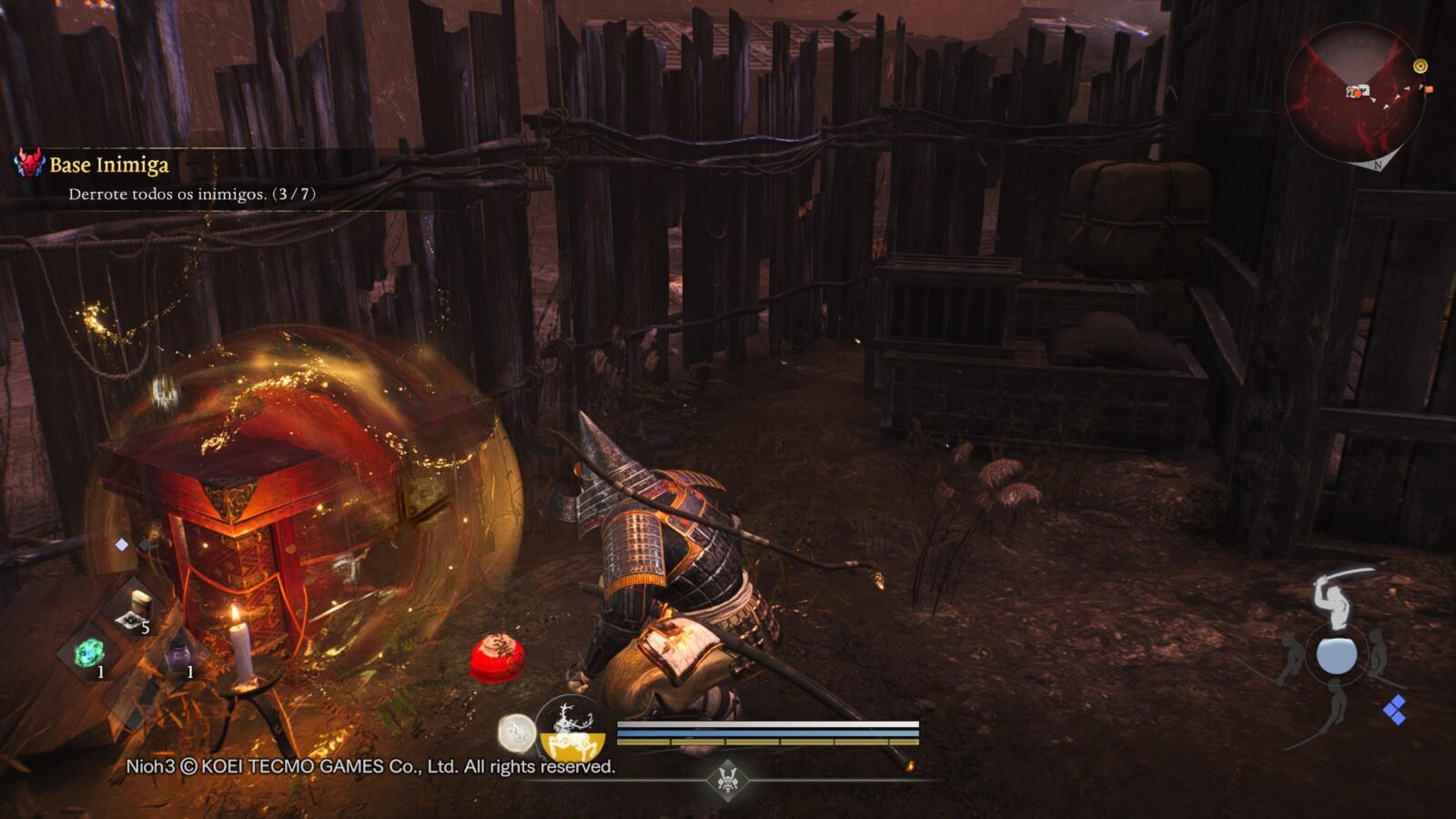
Task: Select the purple jar item slot
Action: [x=178, y=655]
